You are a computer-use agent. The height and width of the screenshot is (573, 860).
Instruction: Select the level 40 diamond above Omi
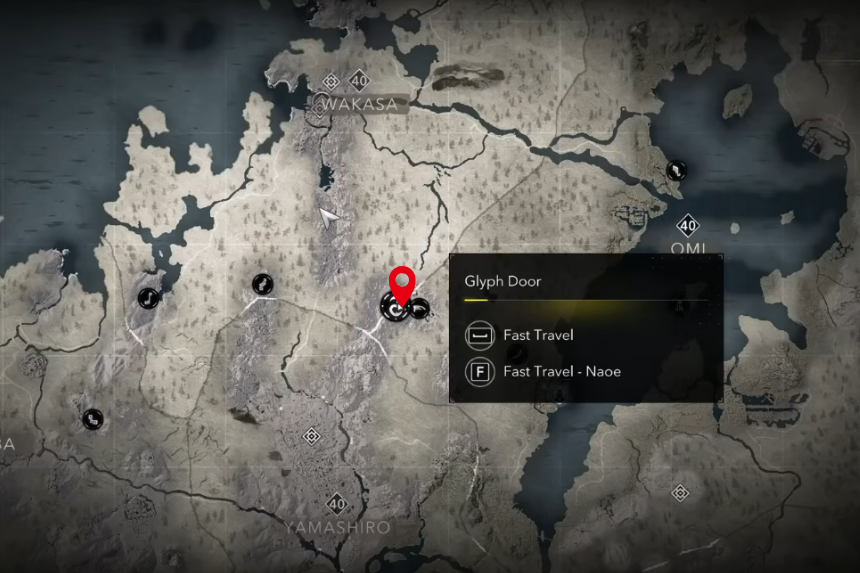coord(687,225)
